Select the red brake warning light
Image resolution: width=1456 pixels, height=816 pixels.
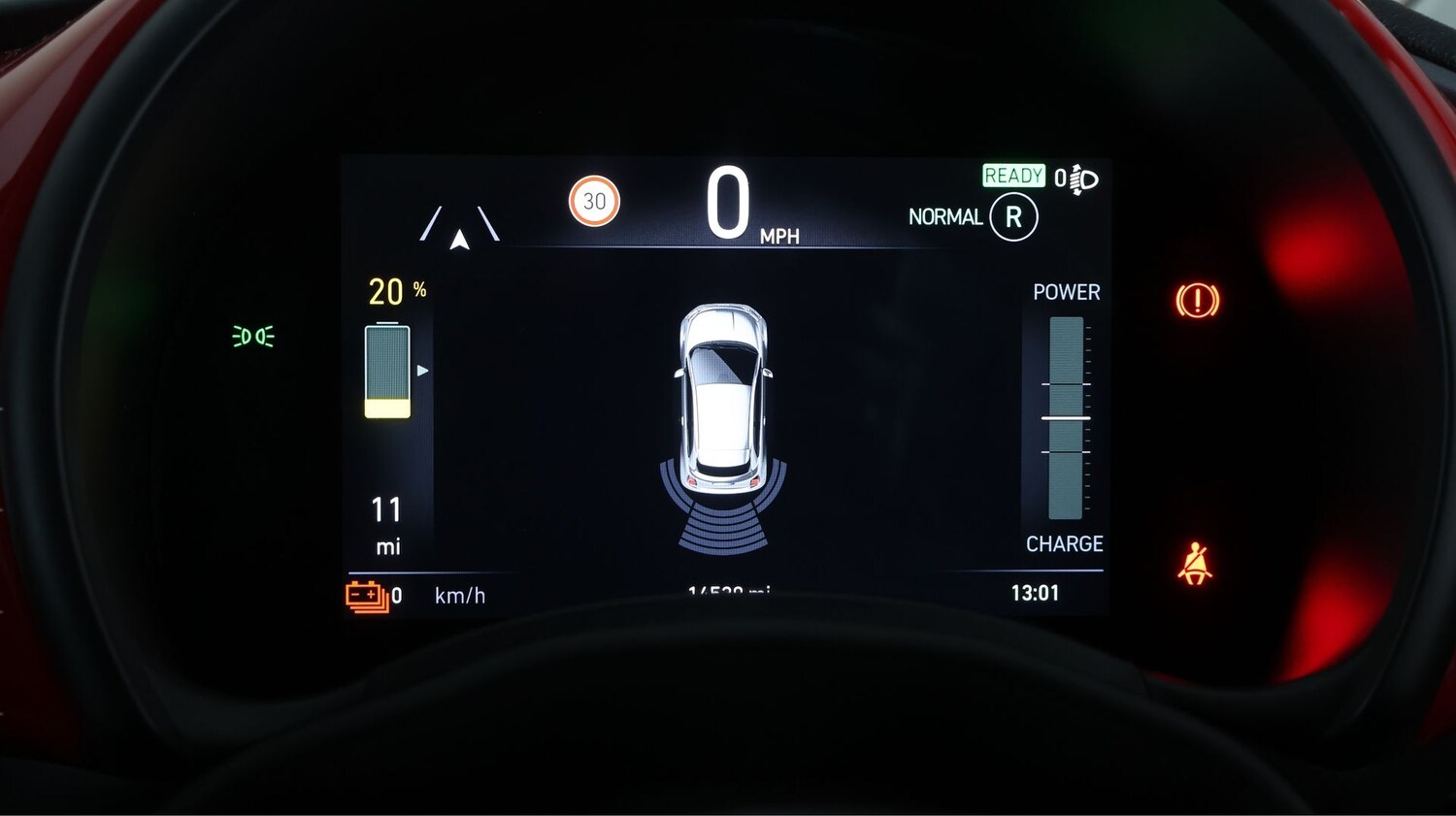1197,300
